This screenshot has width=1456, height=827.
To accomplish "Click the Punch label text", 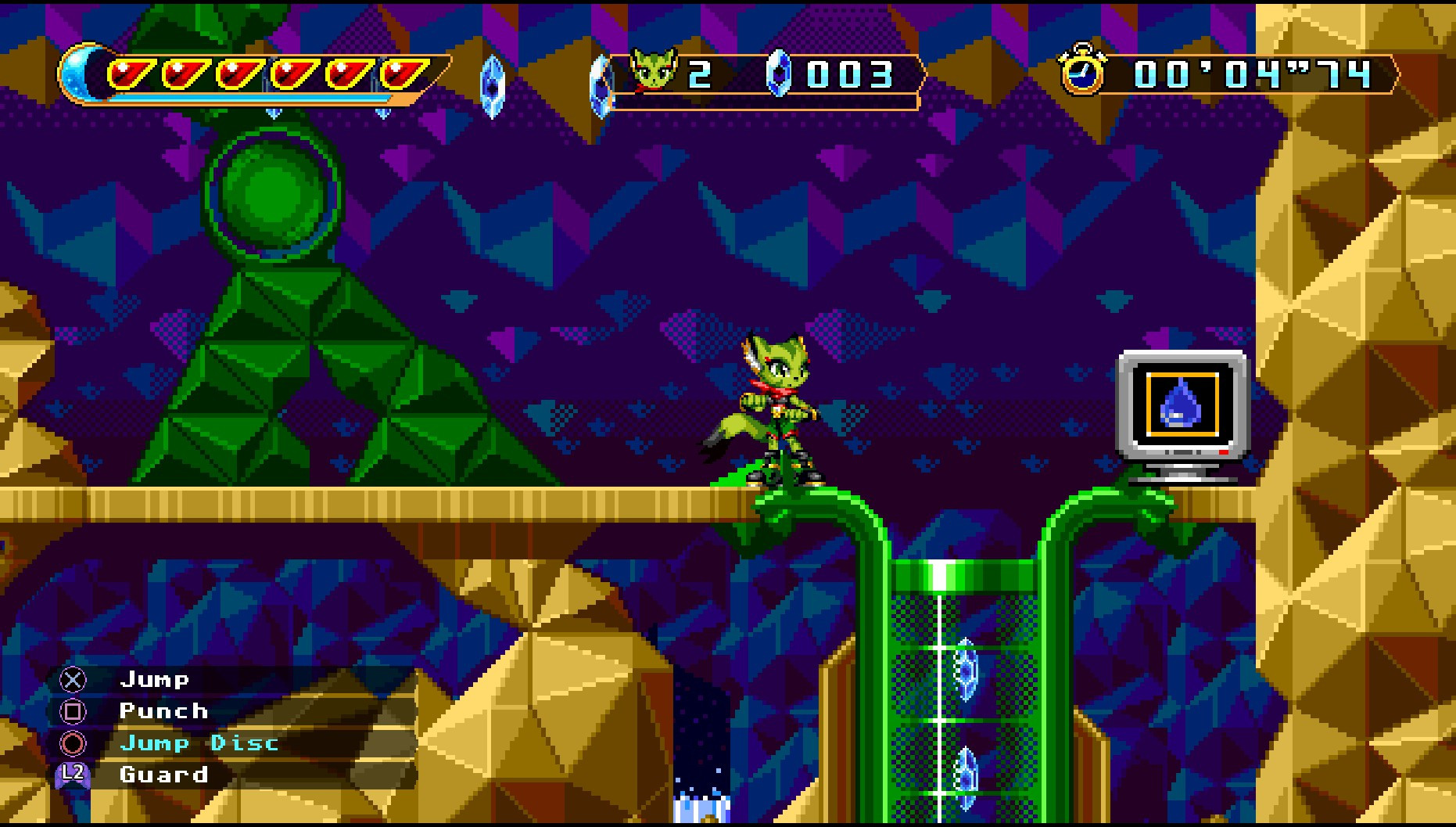I will (x=163, y=711).
